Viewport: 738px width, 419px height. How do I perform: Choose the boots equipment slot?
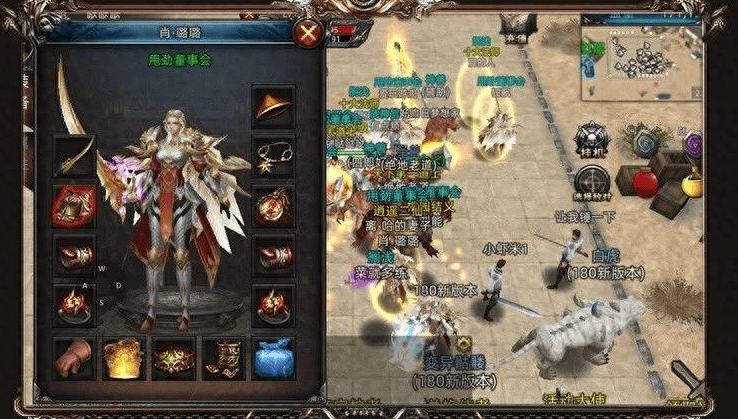222,357
